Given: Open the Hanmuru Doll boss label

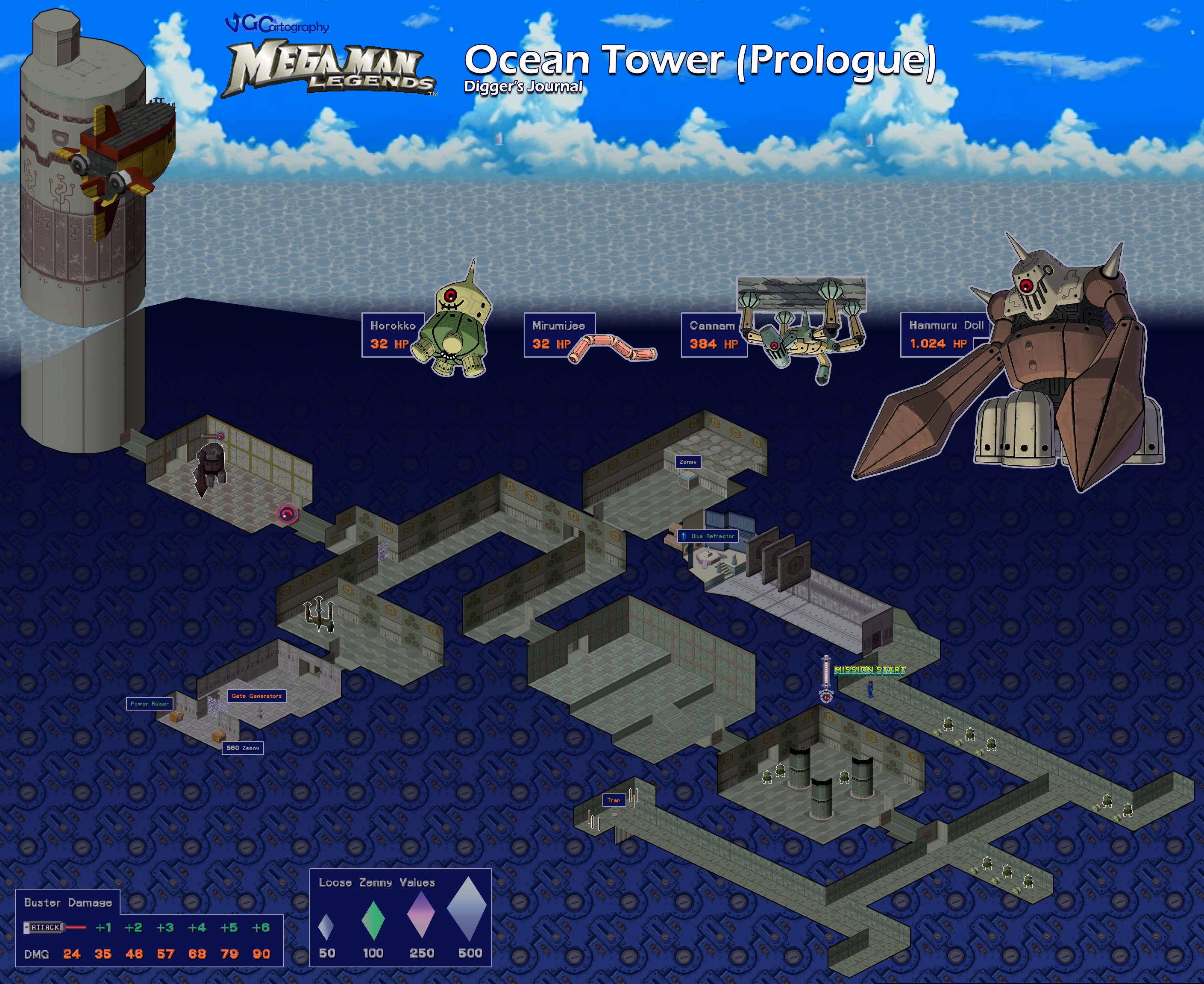Looking at the screenshot, I should (x=945, y=335).
